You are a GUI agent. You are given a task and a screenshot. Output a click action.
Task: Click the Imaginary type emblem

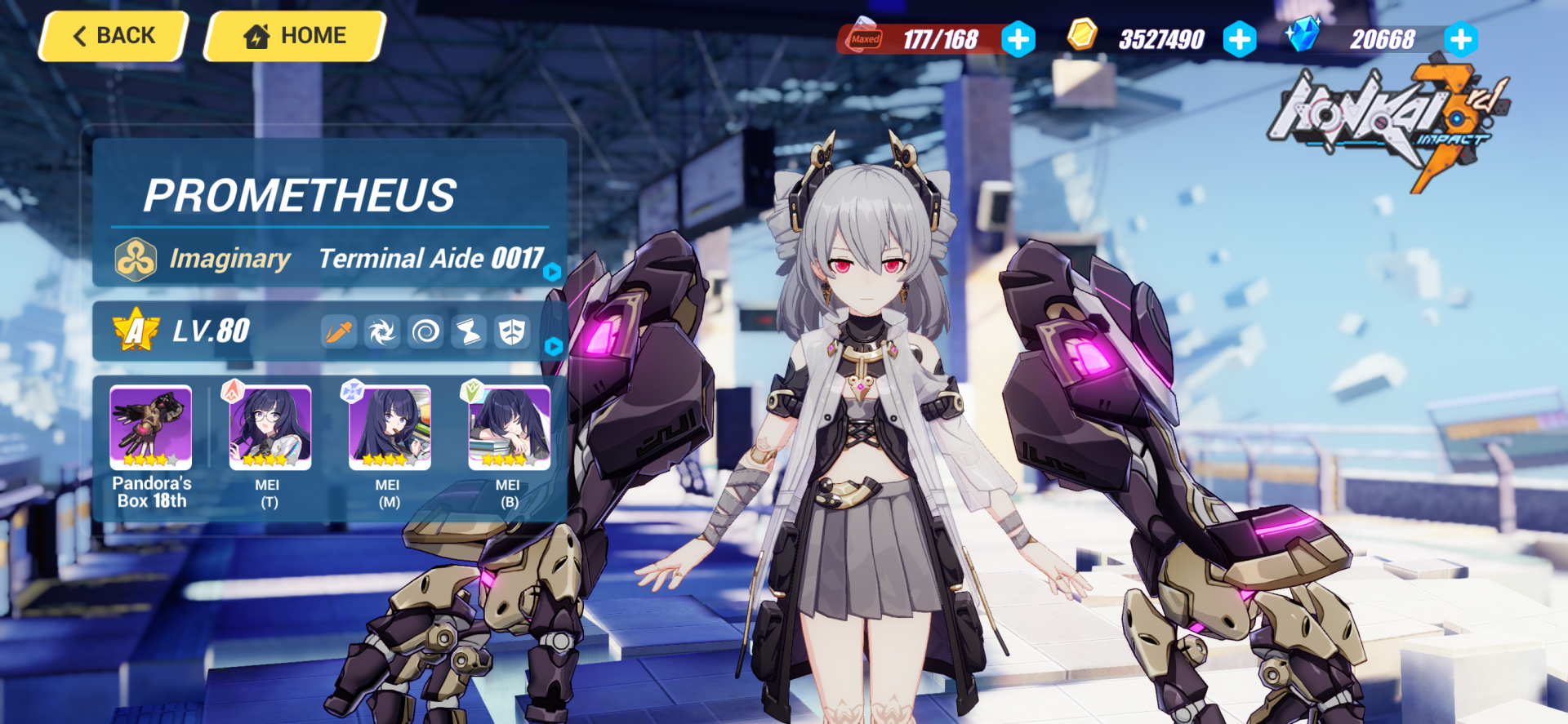136,258
